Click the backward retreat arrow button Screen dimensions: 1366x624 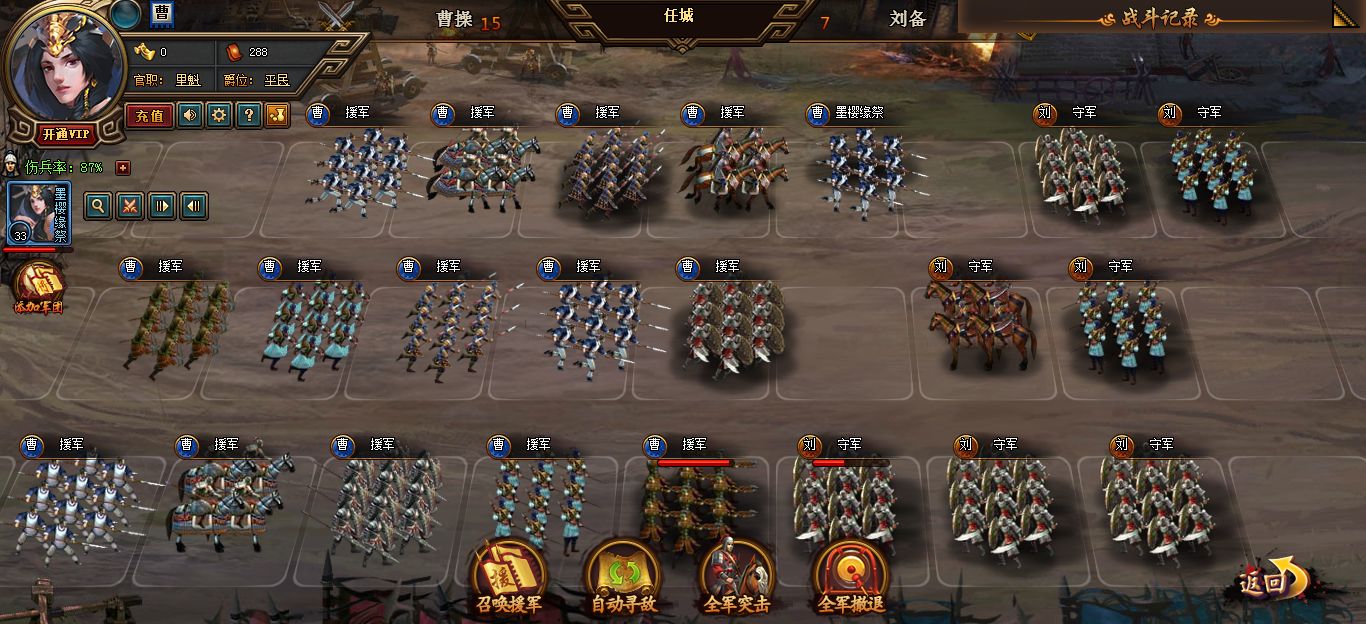pos(193,206)
